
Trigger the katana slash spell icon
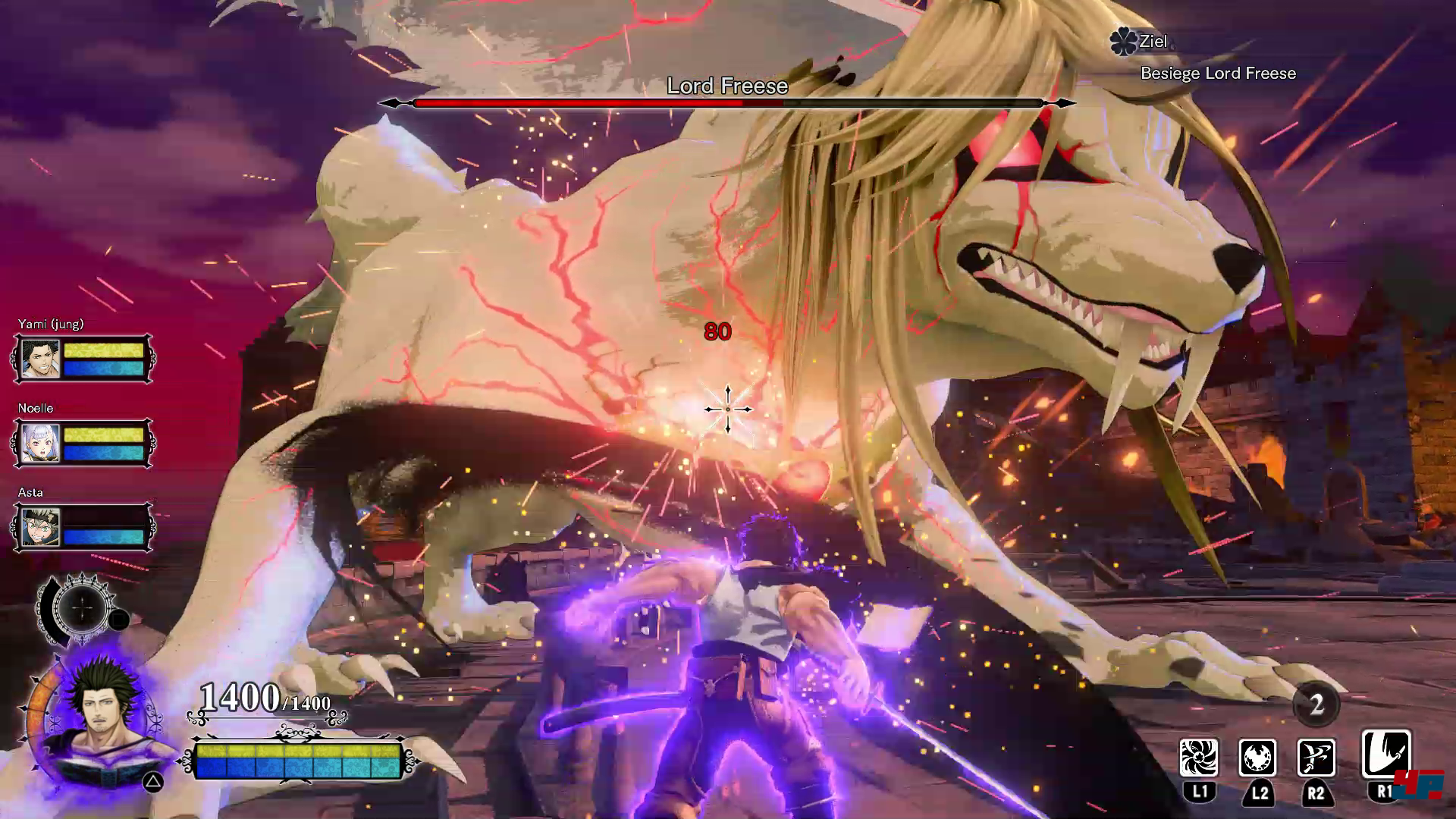click(x=1316, y=758)
